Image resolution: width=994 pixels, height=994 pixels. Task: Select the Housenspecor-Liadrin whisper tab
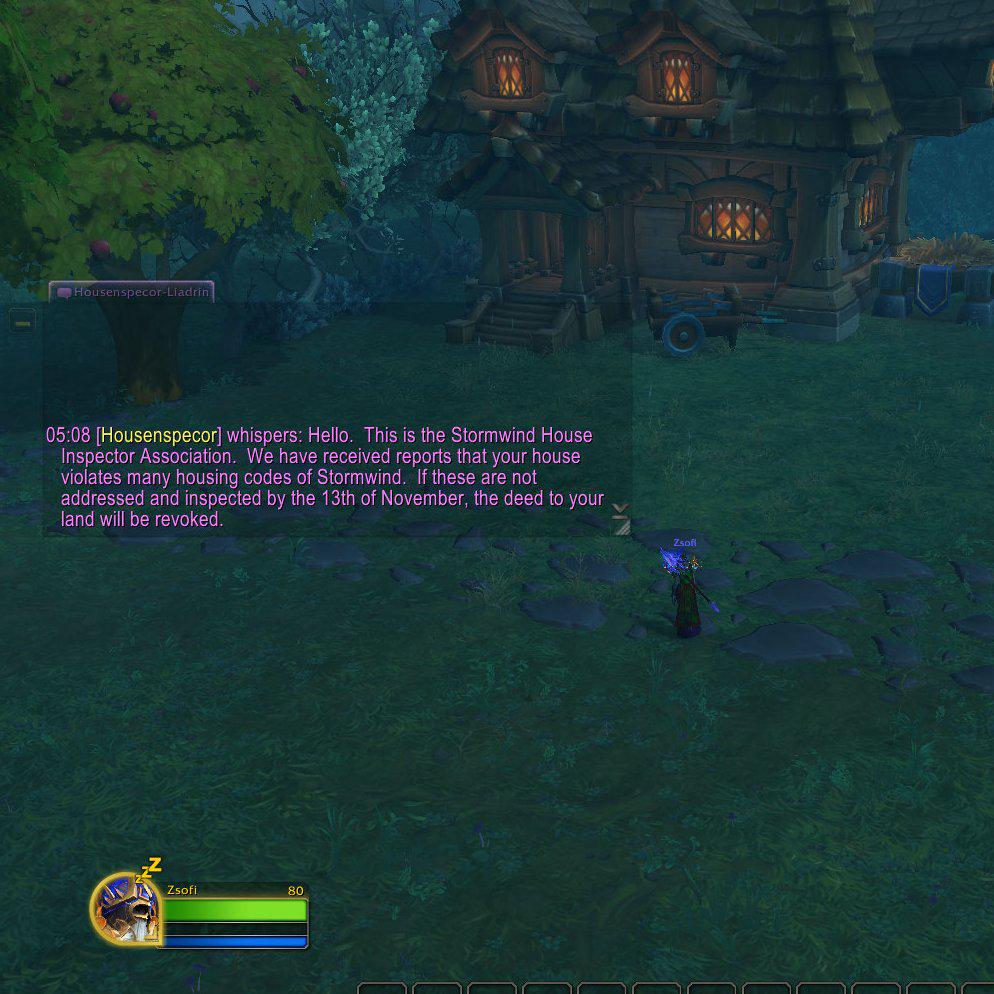[x=132, y=293]
